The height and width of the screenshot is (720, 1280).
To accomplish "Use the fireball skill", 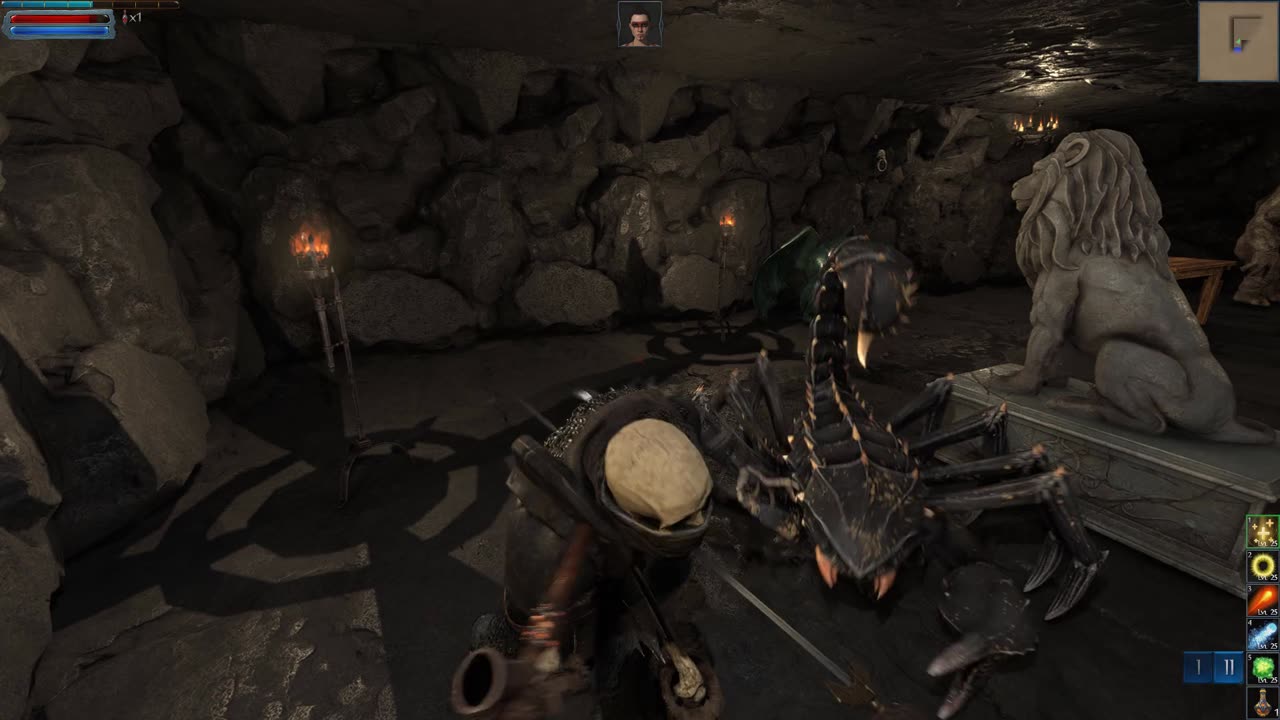I will [1262, 601].
